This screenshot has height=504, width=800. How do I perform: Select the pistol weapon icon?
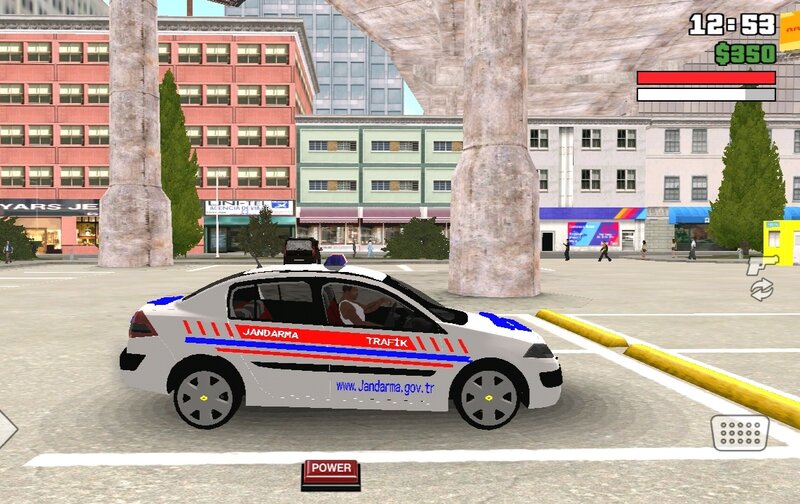click(x=761, y=264)
